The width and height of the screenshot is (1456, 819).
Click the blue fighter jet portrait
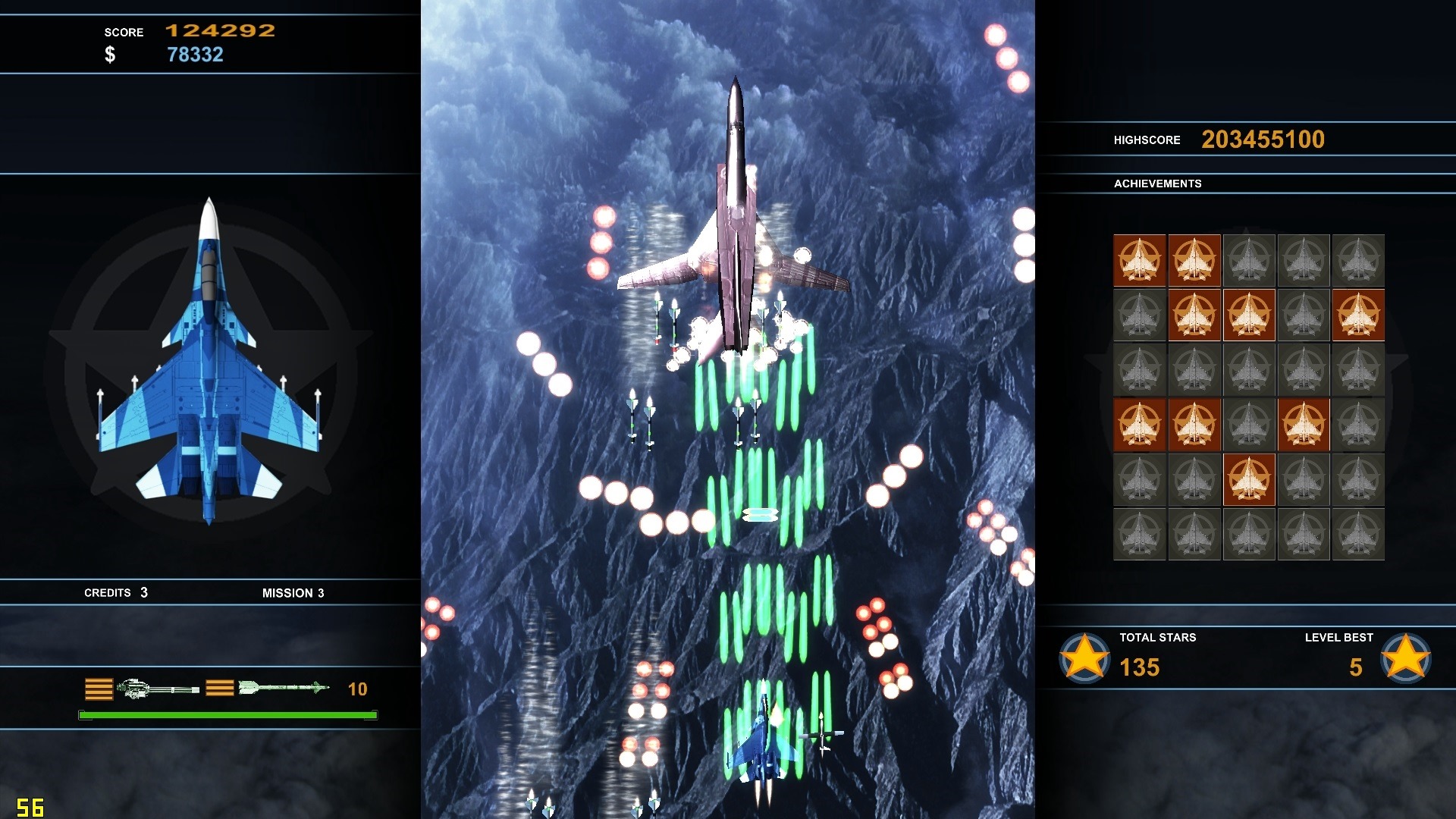209,362
